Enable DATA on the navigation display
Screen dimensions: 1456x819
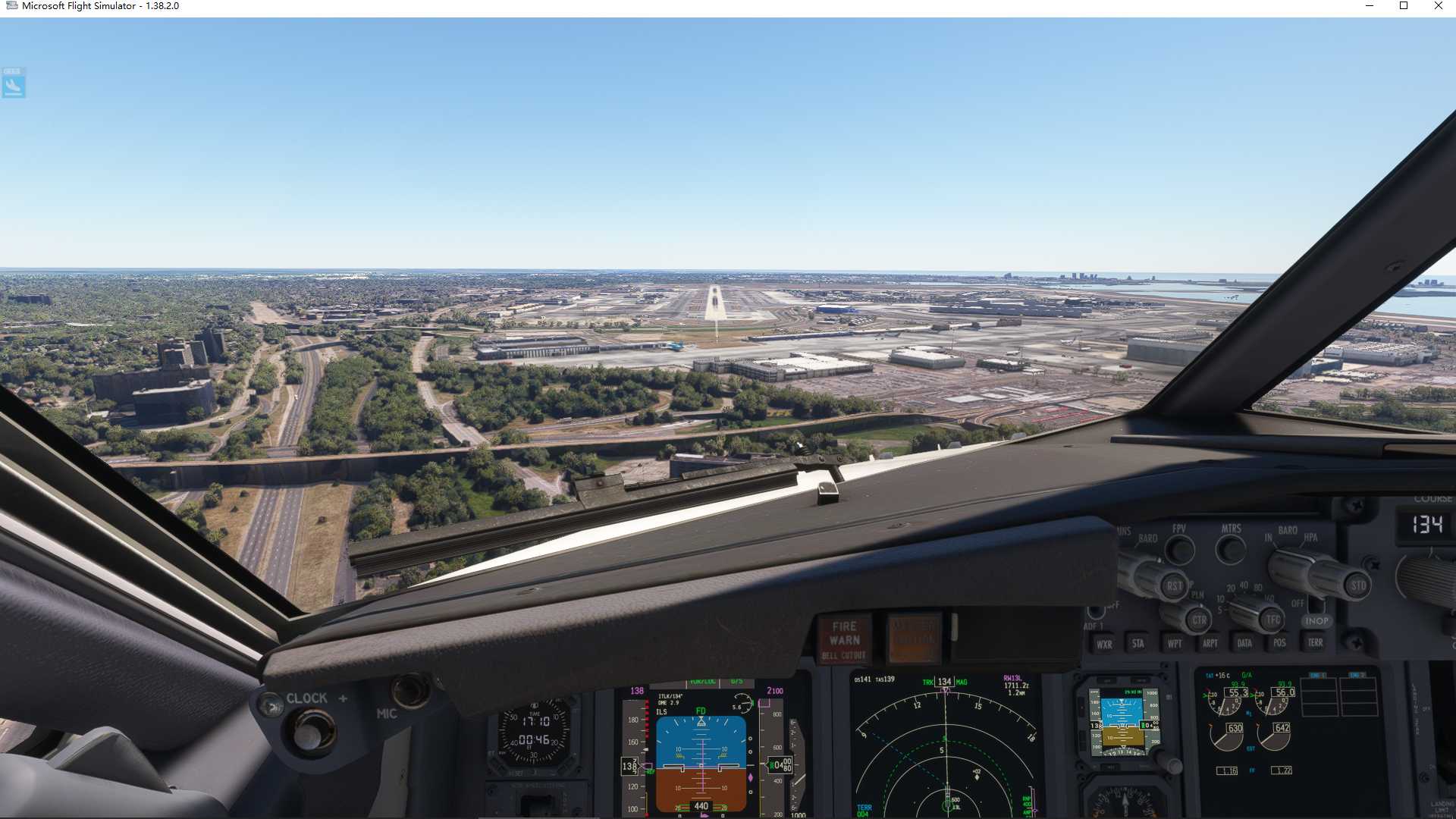(x=1244, y=644)
